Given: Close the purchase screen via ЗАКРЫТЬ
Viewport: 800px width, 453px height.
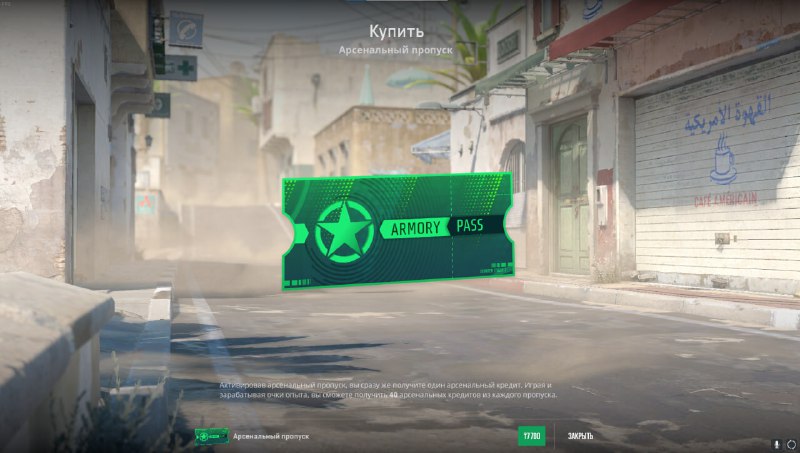Looking at the screenshot, I should pos(580,436).
